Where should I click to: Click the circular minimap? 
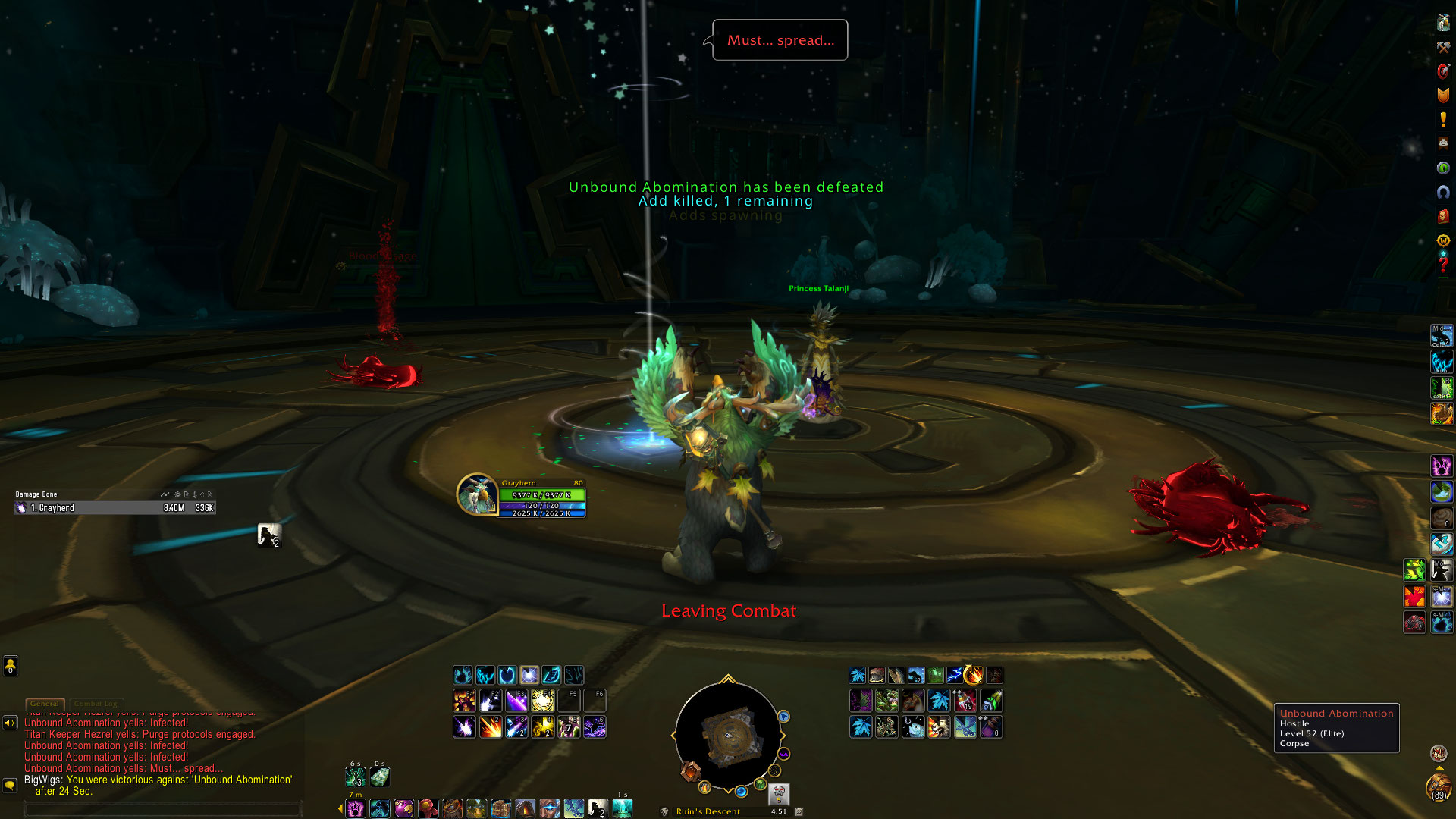(727, 736)
